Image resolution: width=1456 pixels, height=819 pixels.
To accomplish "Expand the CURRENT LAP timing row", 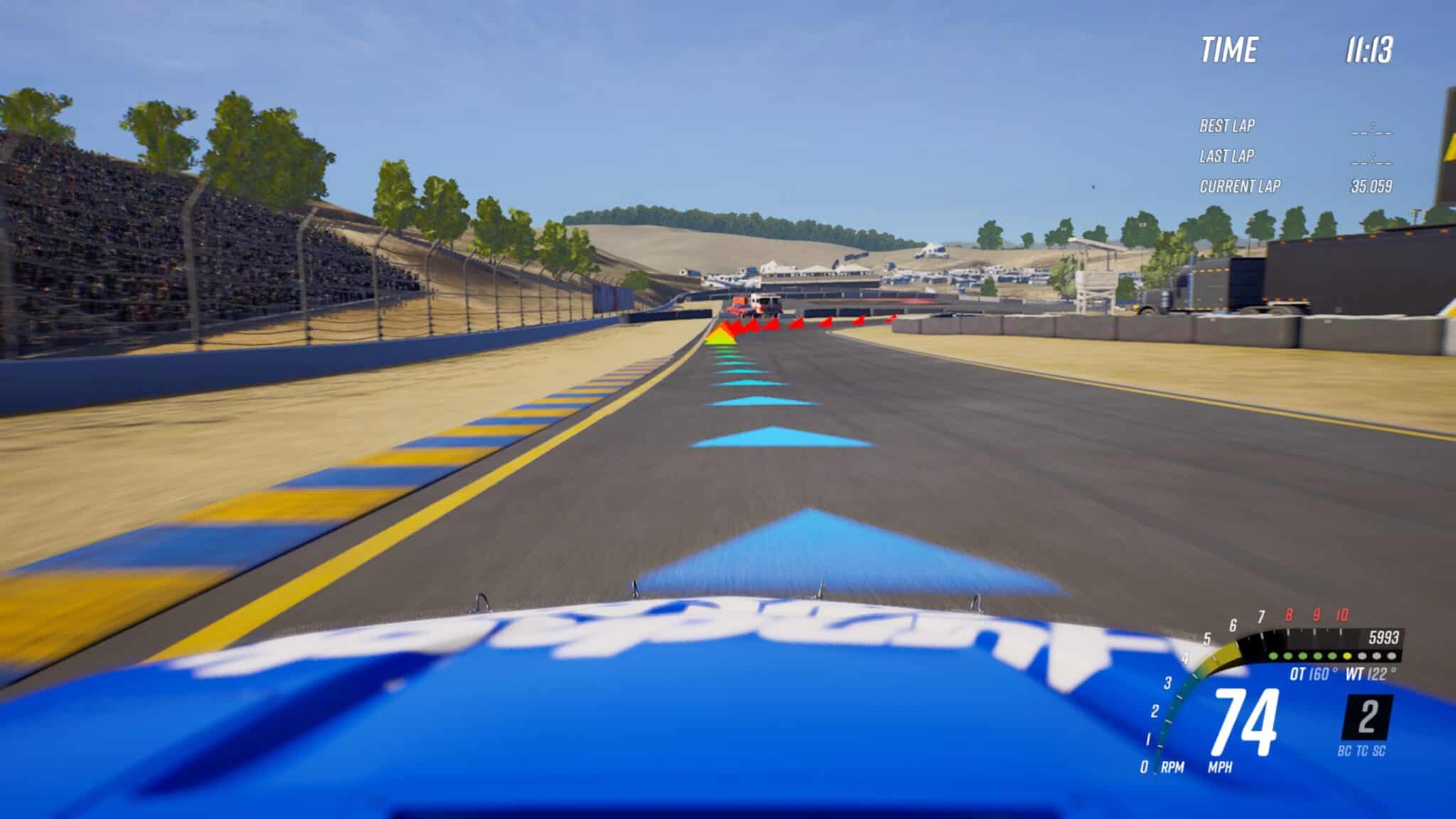I will click(1240, 186).
